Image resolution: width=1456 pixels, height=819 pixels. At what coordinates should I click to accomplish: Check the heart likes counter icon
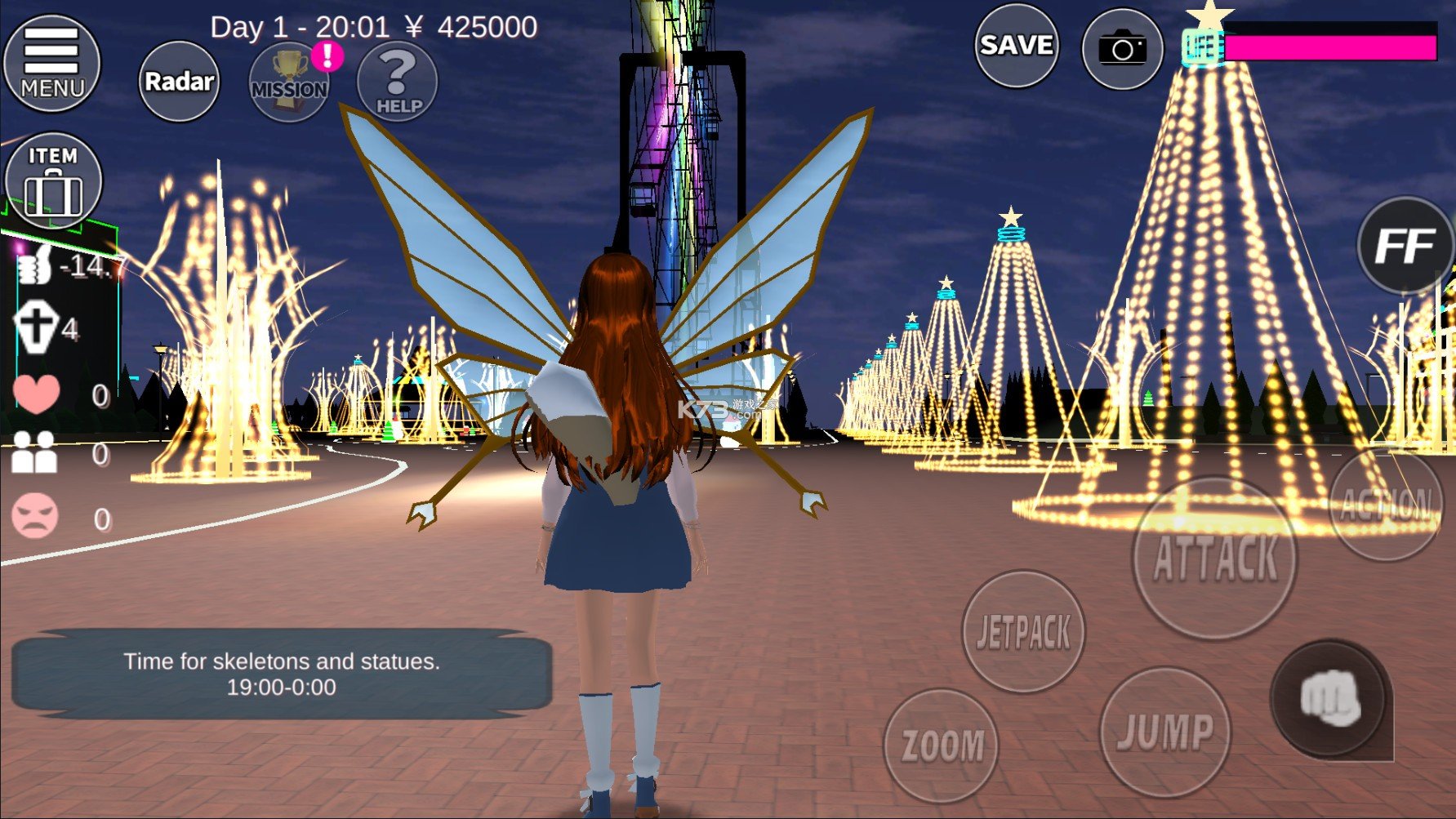[34, 394]
